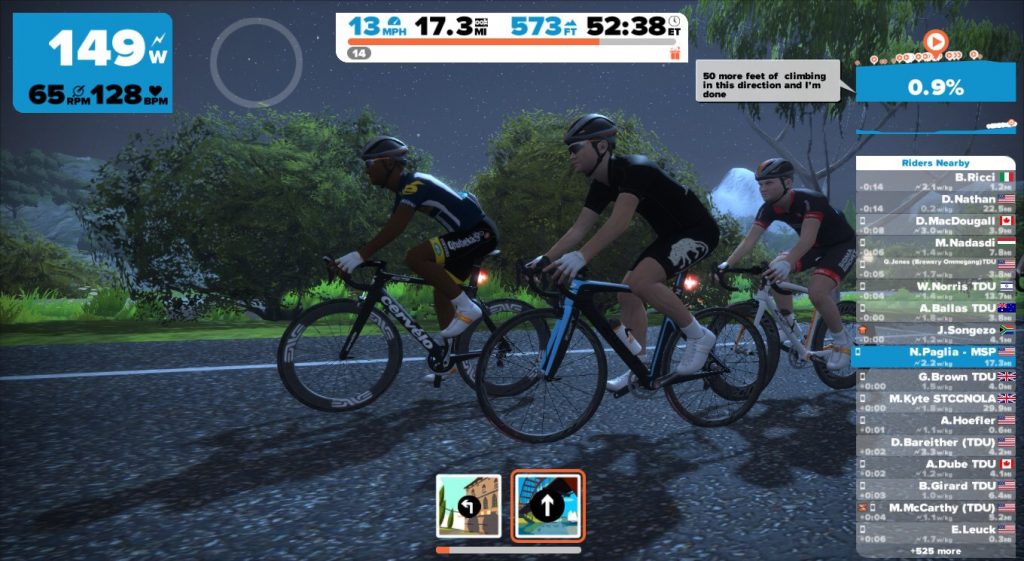
Task: Choose the left turn route option
Action: 468,506
